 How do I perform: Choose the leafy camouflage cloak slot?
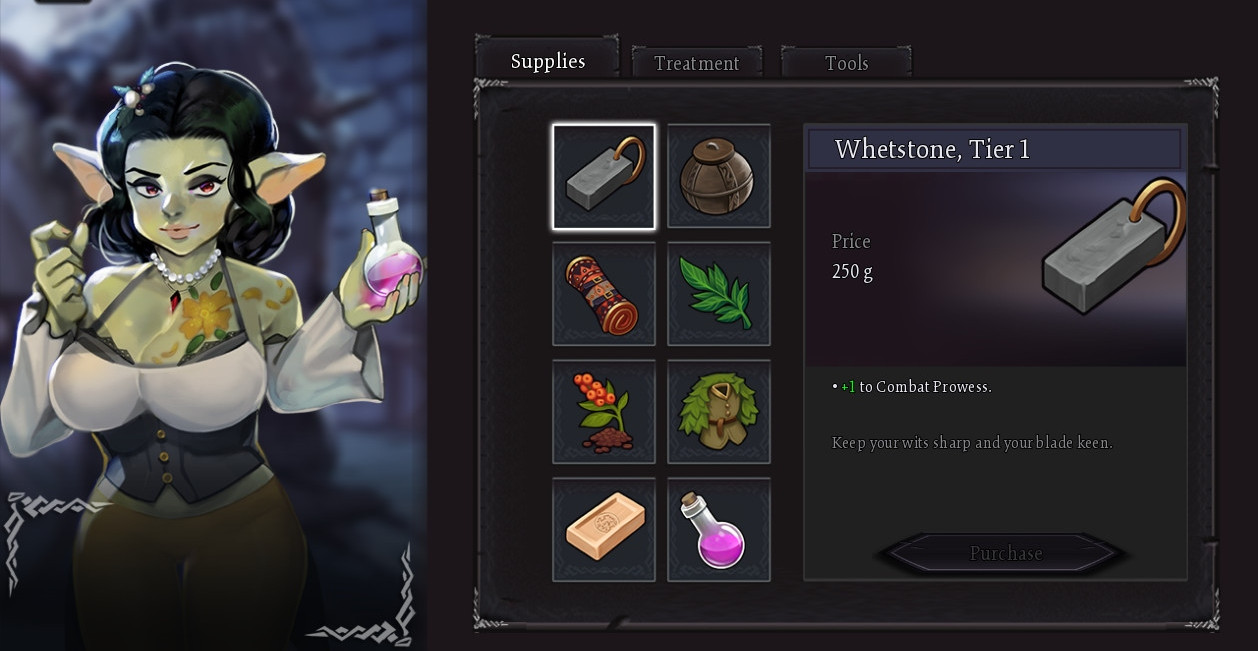pos(719,412)
